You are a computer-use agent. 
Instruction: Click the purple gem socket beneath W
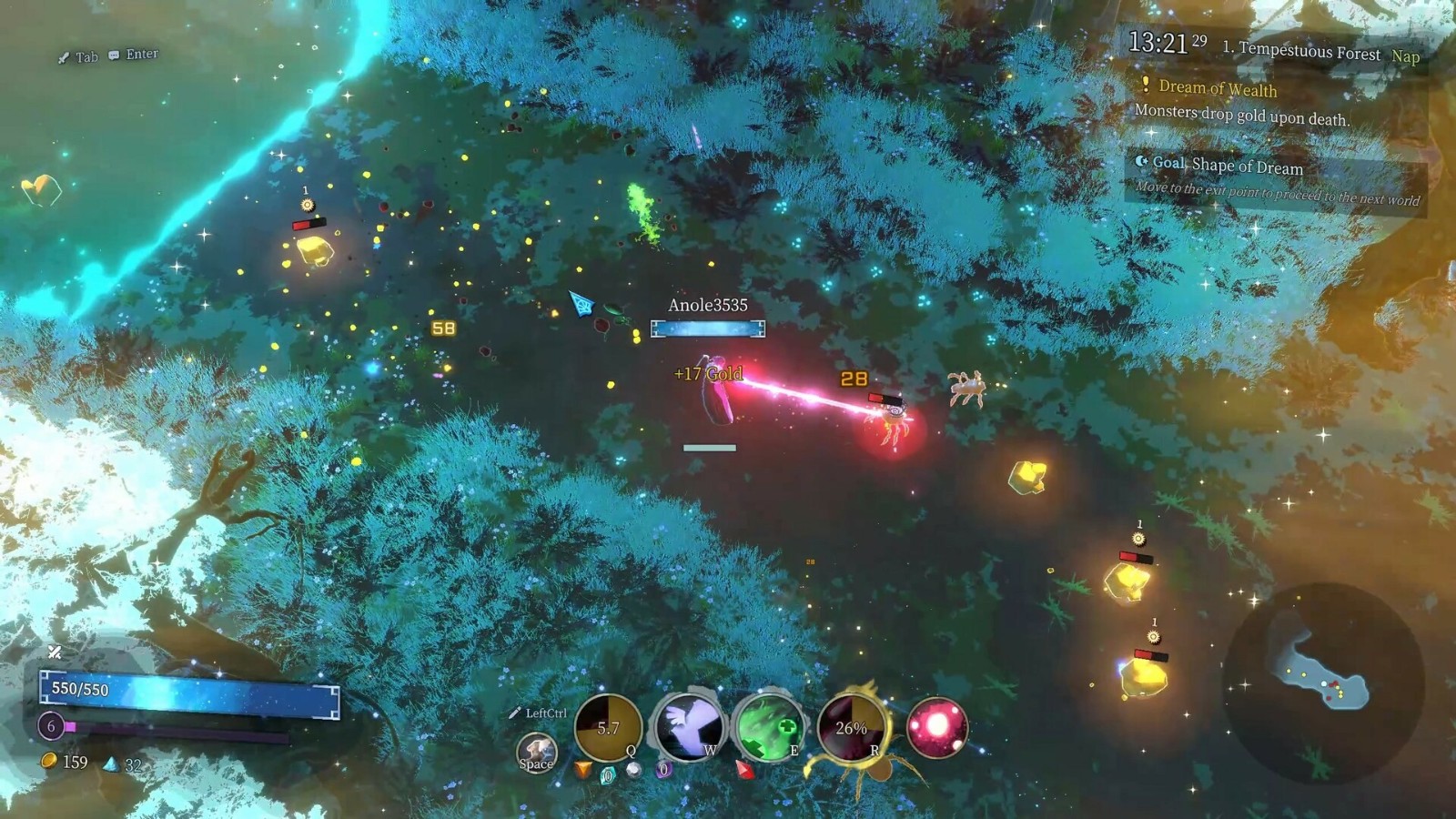coord(663,770)
